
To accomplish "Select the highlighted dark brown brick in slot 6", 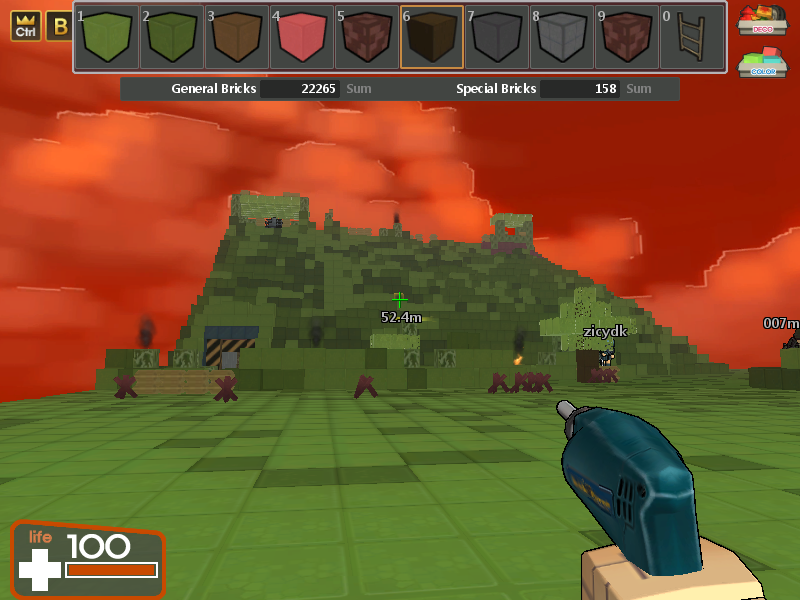I will click(431, 37).
